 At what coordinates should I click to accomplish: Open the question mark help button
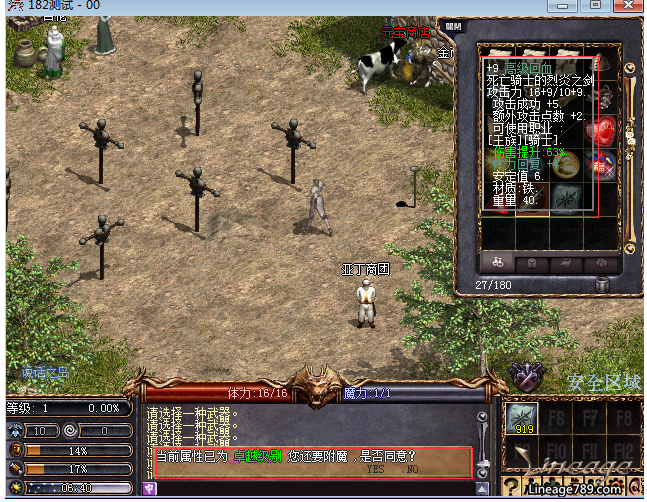[x=512, y=489]
